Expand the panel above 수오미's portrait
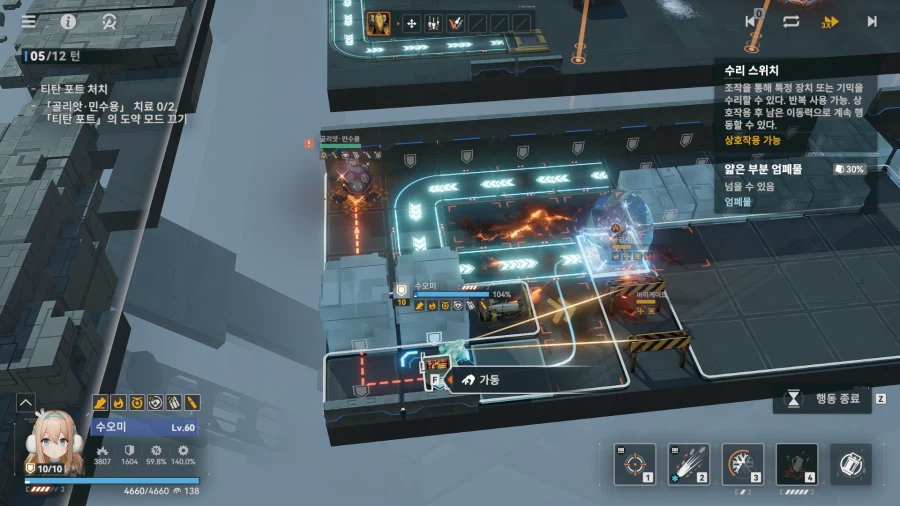 tap(25, 403)
